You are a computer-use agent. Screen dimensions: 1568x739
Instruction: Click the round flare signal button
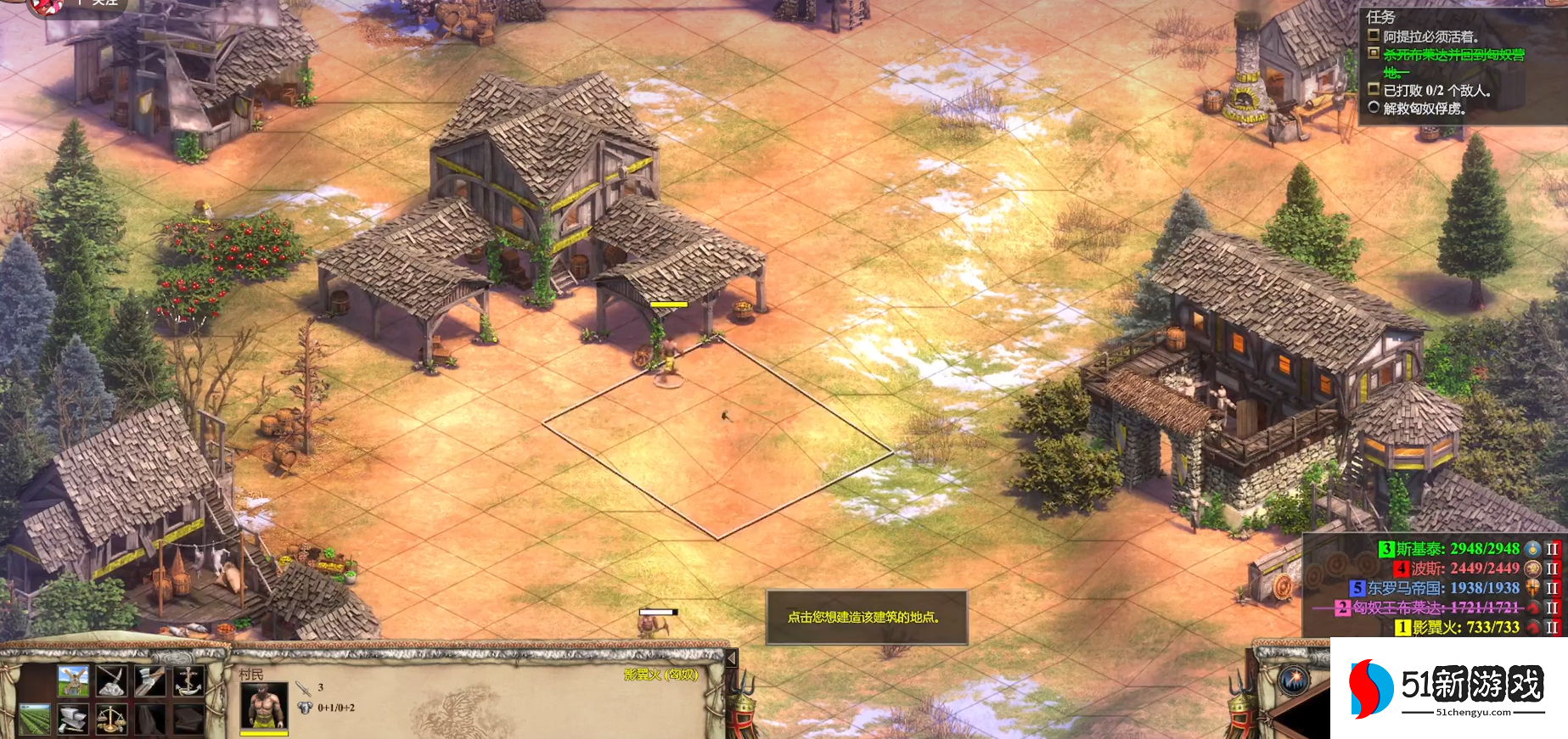pyautogui.click(x=1293, y=680)
